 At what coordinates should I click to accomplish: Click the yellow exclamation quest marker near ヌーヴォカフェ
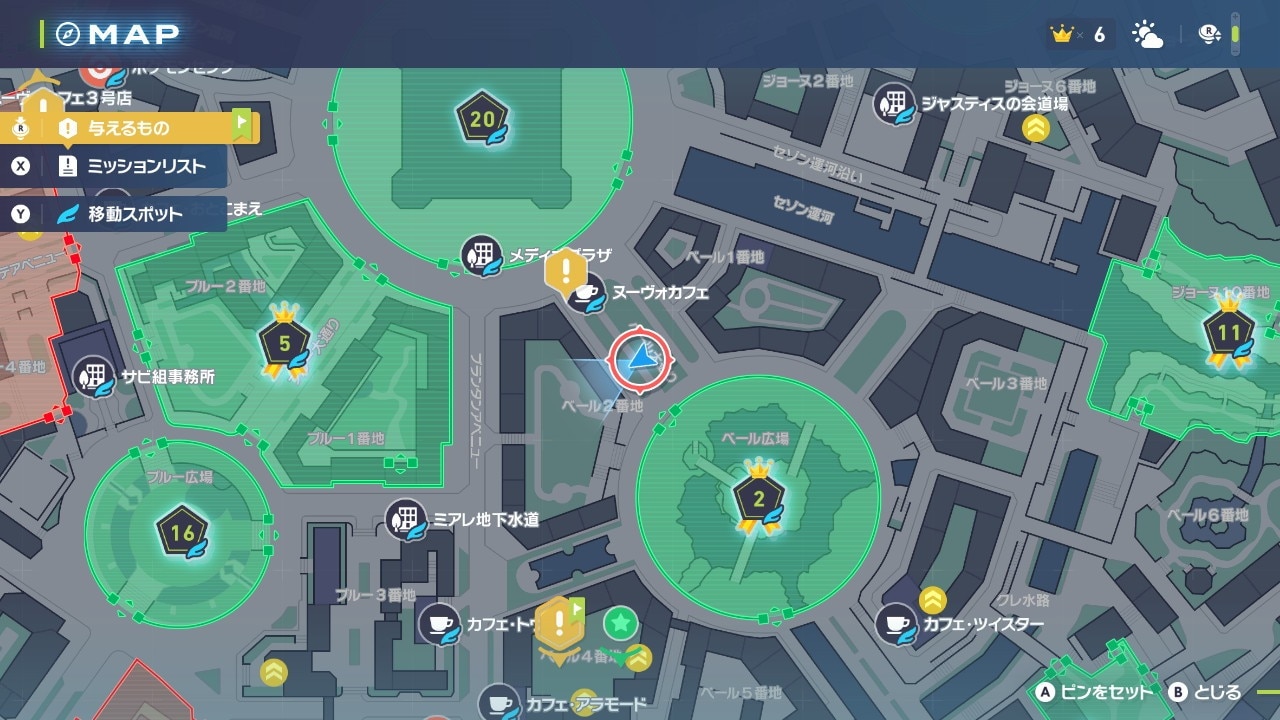[x=566, y=270]
